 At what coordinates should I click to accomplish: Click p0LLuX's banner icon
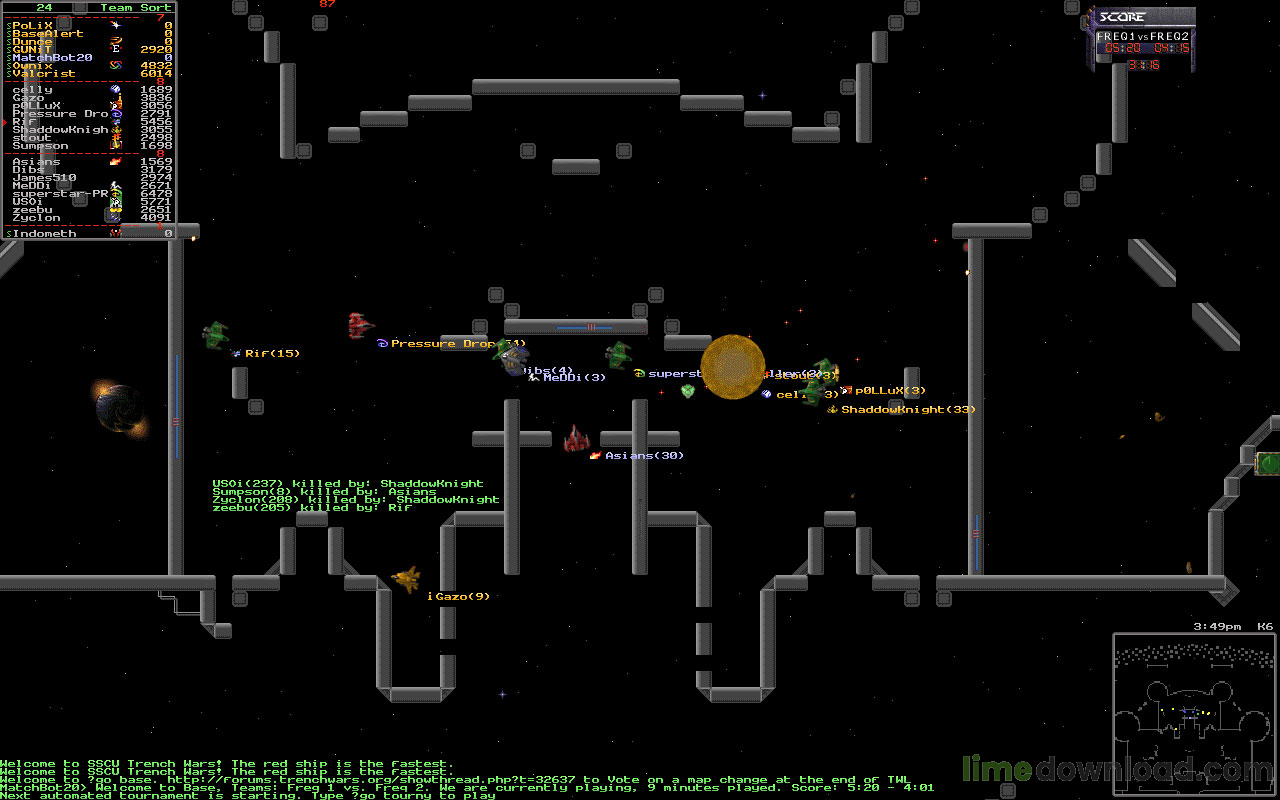pos(115,104)
